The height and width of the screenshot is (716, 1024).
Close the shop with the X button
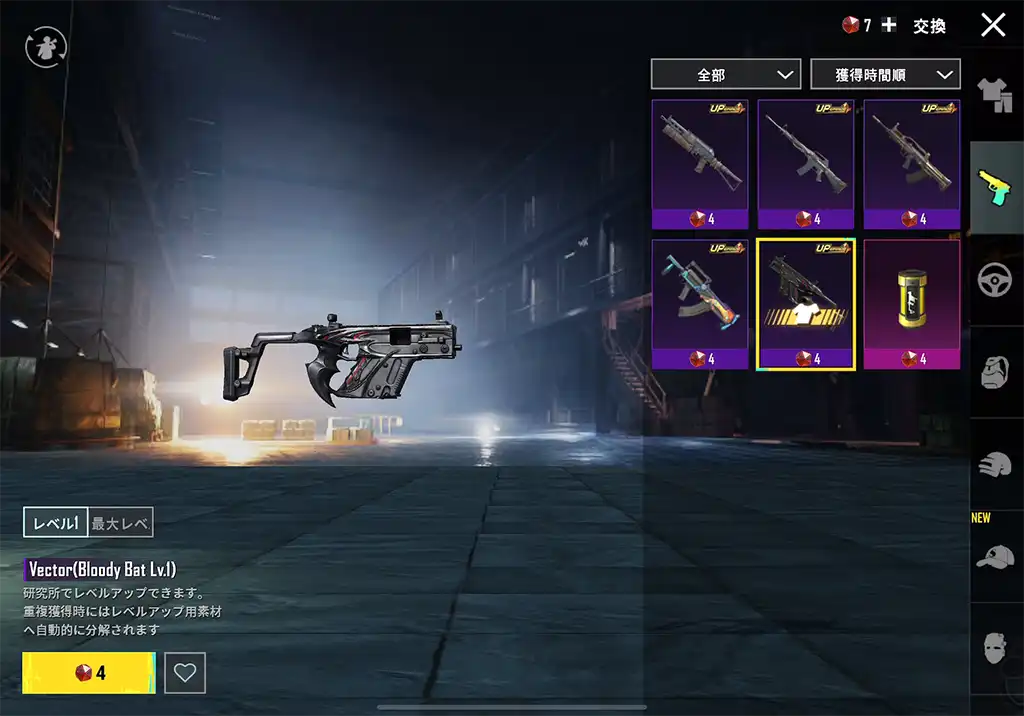click(993, 25)
